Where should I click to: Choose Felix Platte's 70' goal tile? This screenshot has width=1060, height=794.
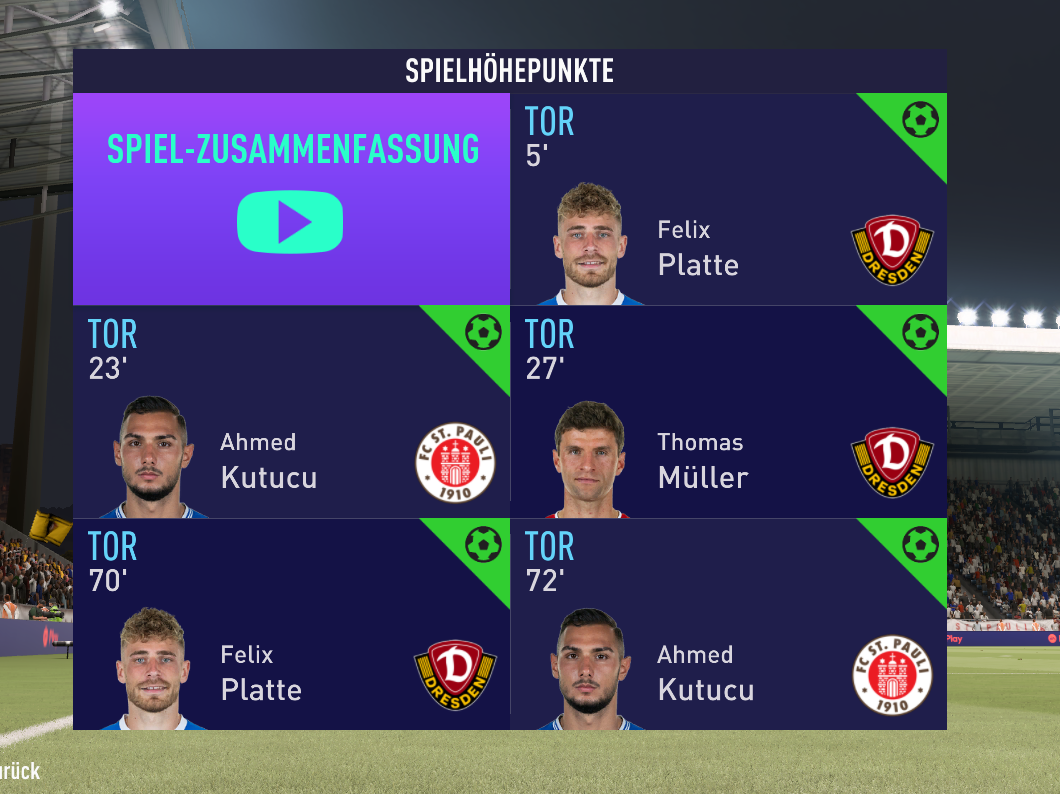[x=291, y=625]
